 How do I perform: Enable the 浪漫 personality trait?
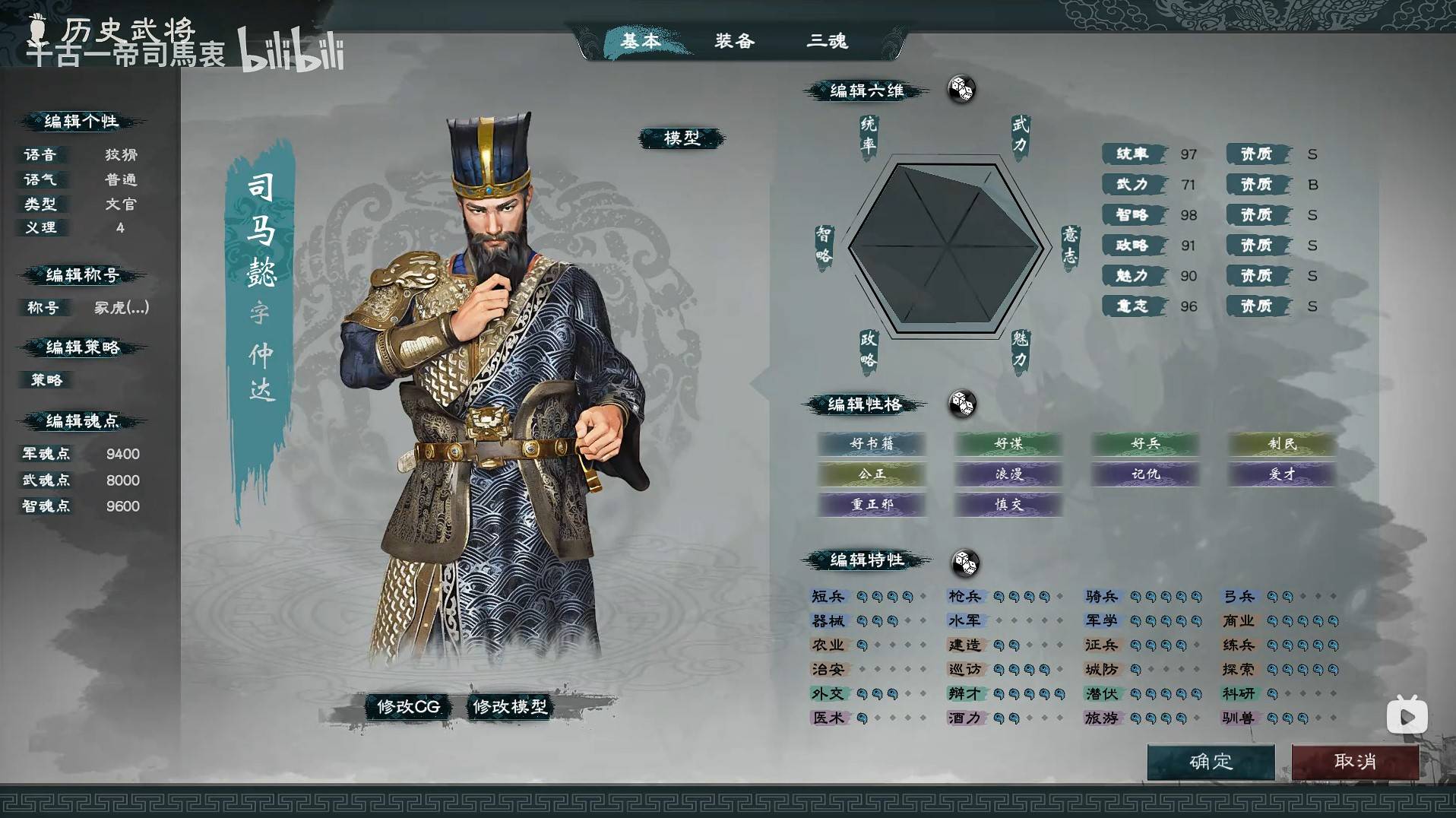(1008, 474)
